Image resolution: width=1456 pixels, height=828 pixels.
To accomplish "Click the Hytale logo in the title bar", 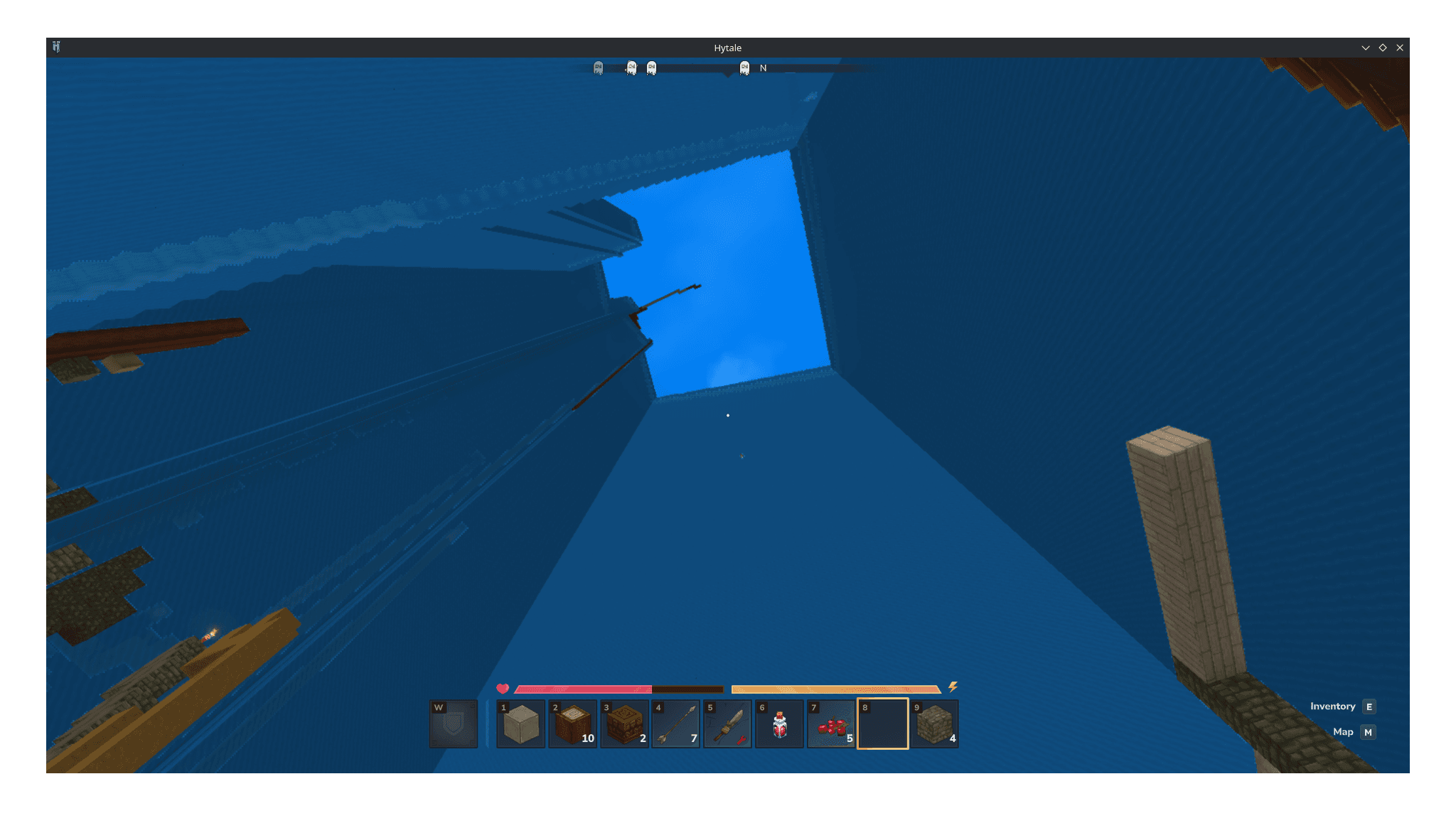I will tap(57, 47).
